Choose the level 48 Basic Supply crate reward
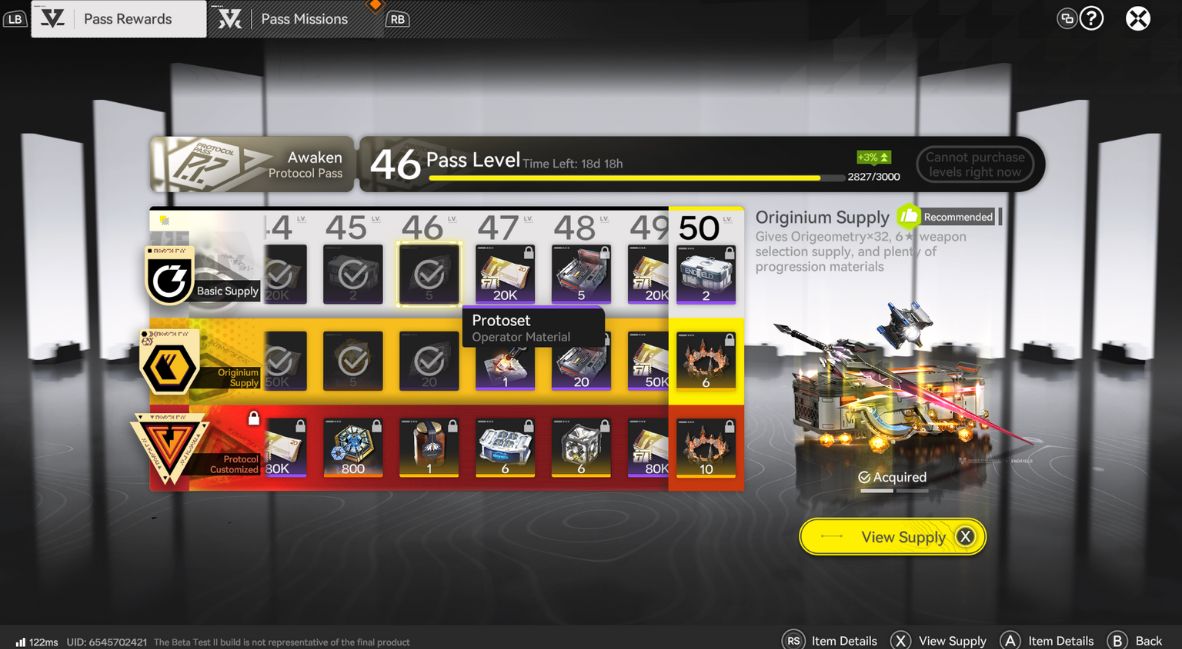This screenshot has width=1182, height=649. 581,274
